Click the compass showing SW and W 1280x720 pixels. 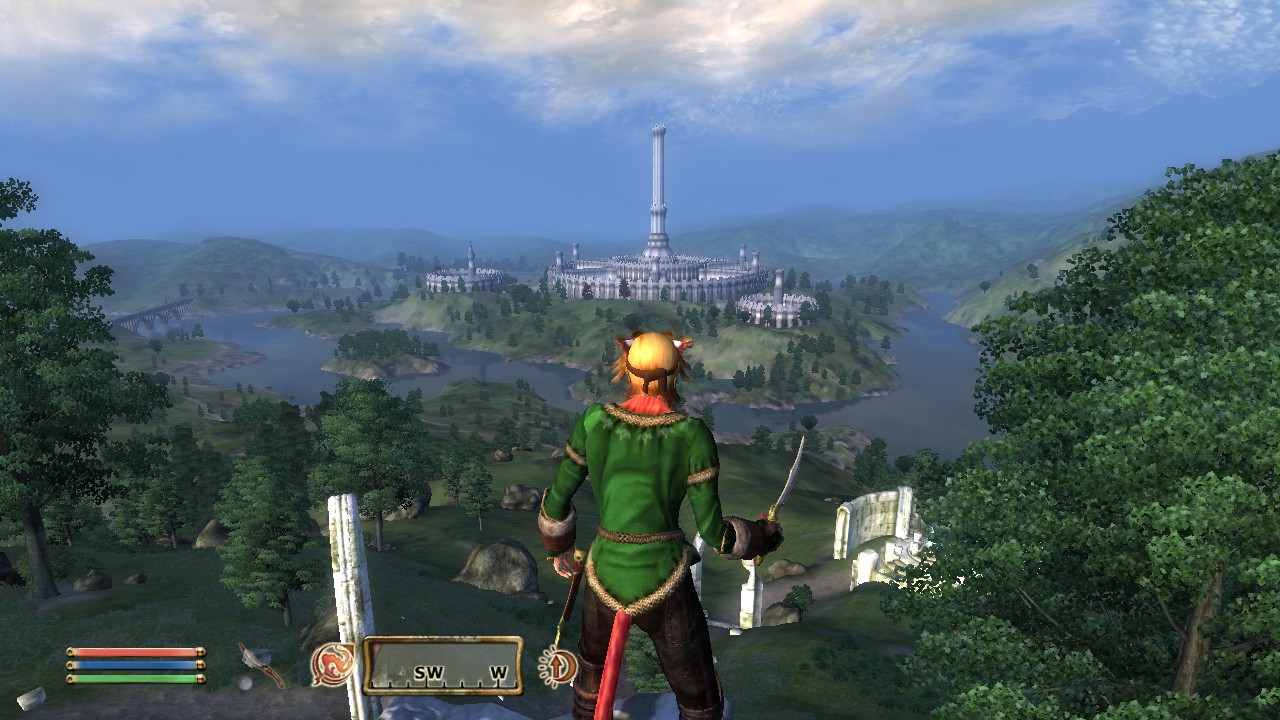(442, 666)
